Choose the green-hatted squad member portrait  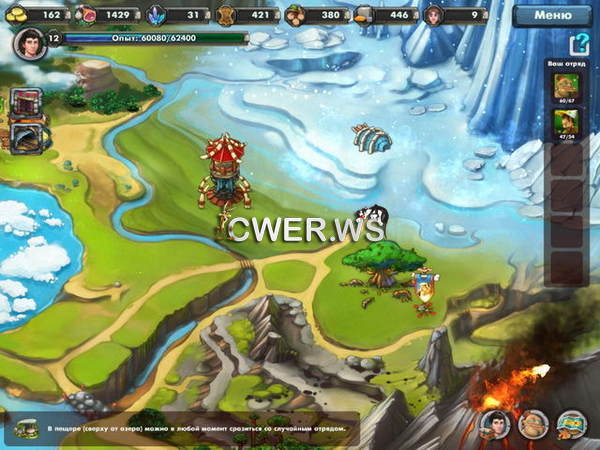(566, 124)
